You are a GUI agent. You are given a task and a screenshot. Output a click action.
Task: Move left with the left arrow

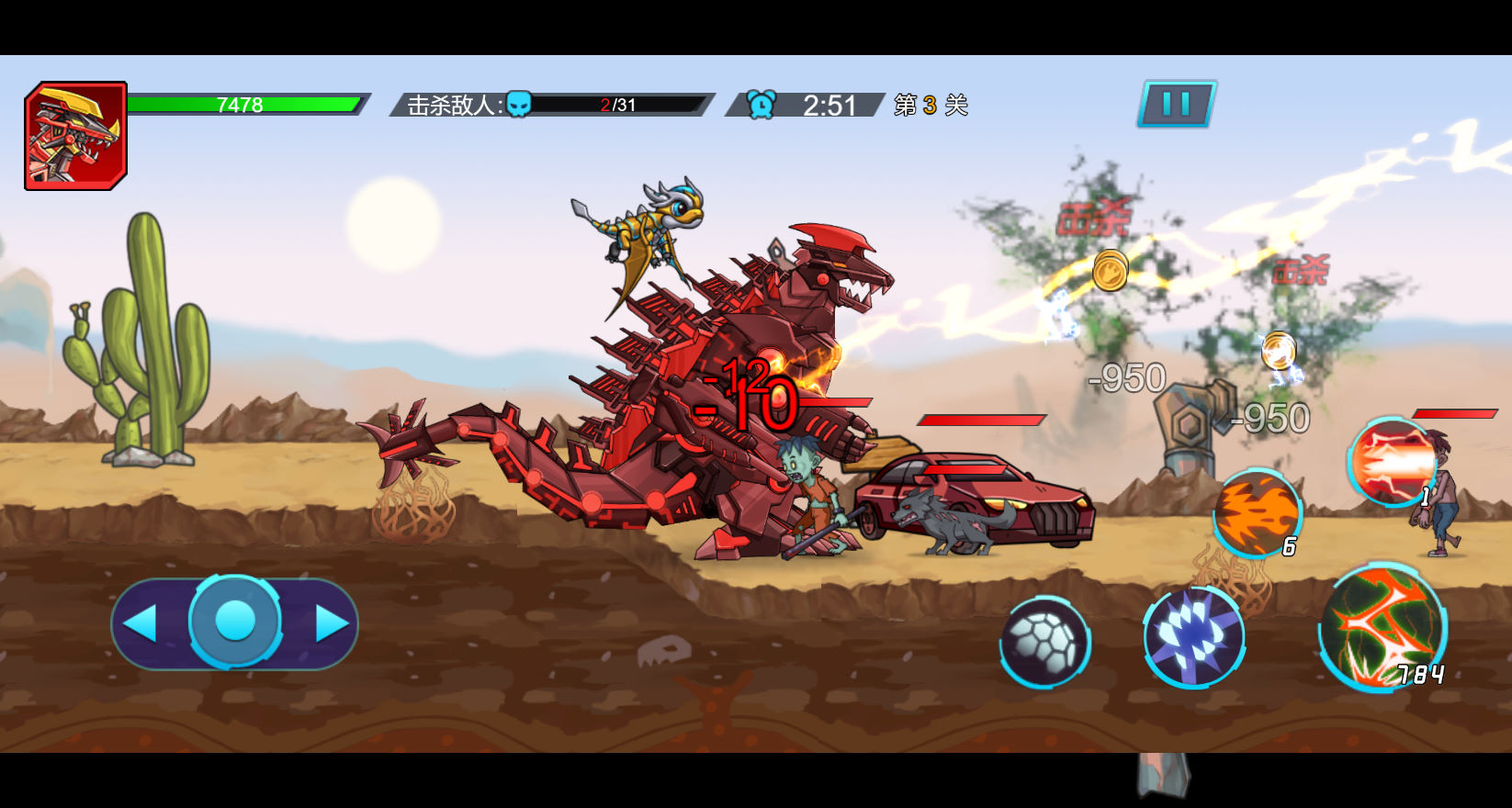click(141, 623)
